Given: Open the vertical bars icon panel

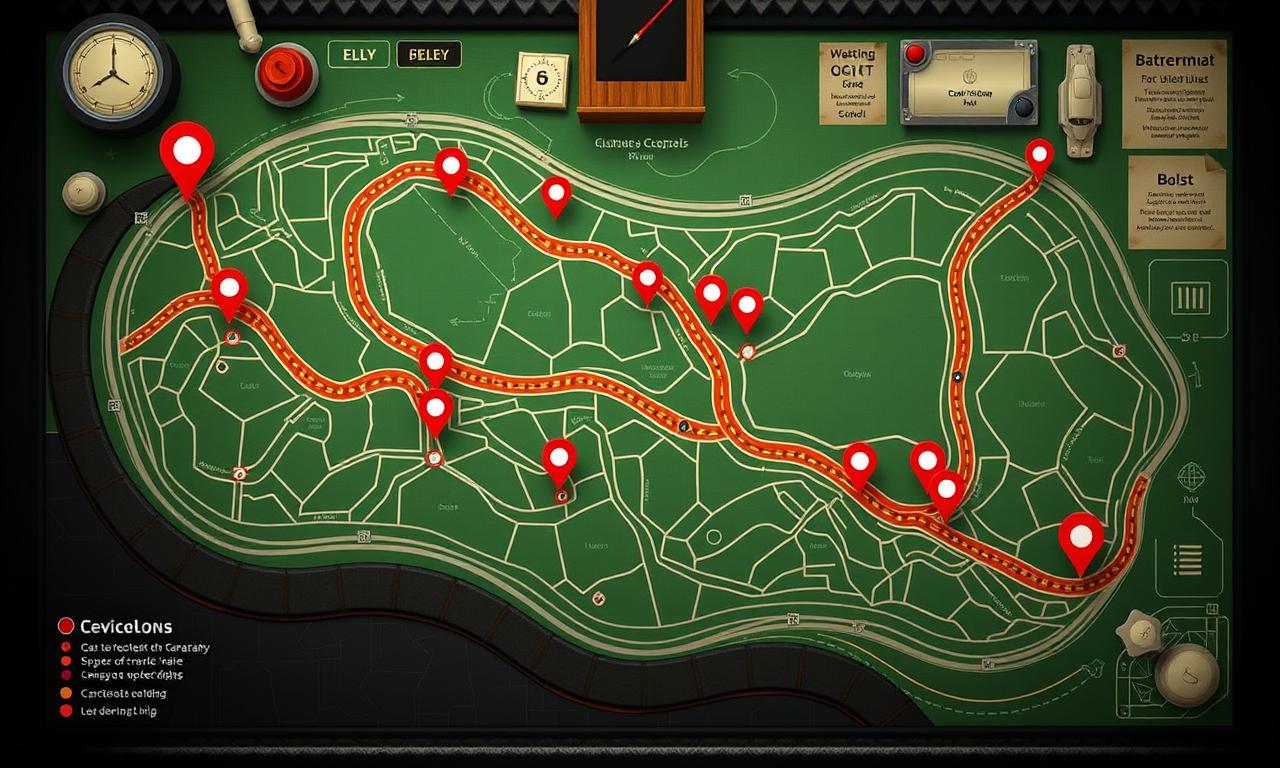Looking at the screenshot, I should [x=1189, y=297].
